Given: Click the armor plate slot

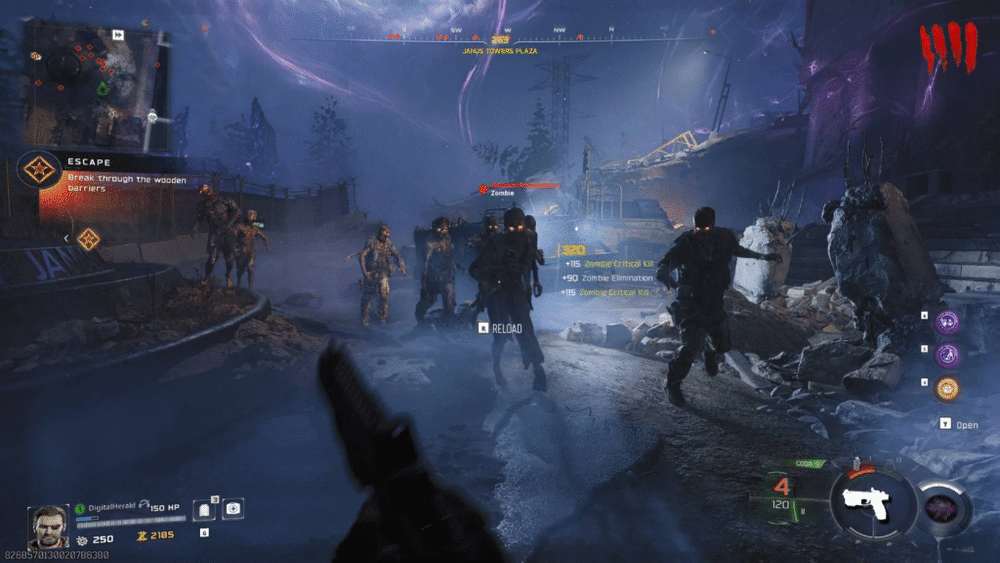Looking at the screenshot, I should coord(203,510).
